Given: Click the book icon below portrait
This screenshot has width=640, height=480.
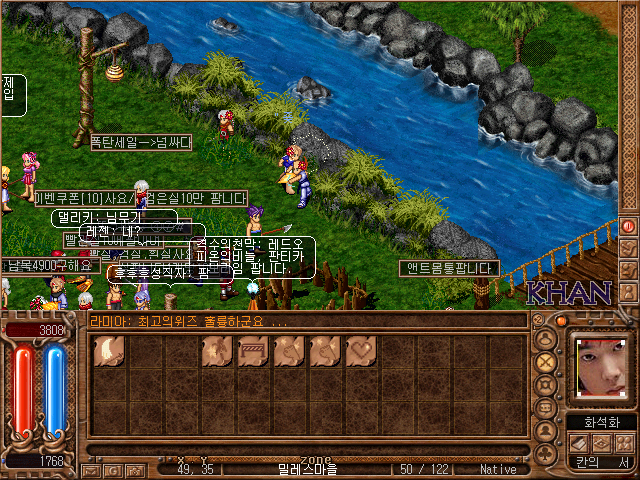Looking at the screenshot, I should [x=579, y=443].
